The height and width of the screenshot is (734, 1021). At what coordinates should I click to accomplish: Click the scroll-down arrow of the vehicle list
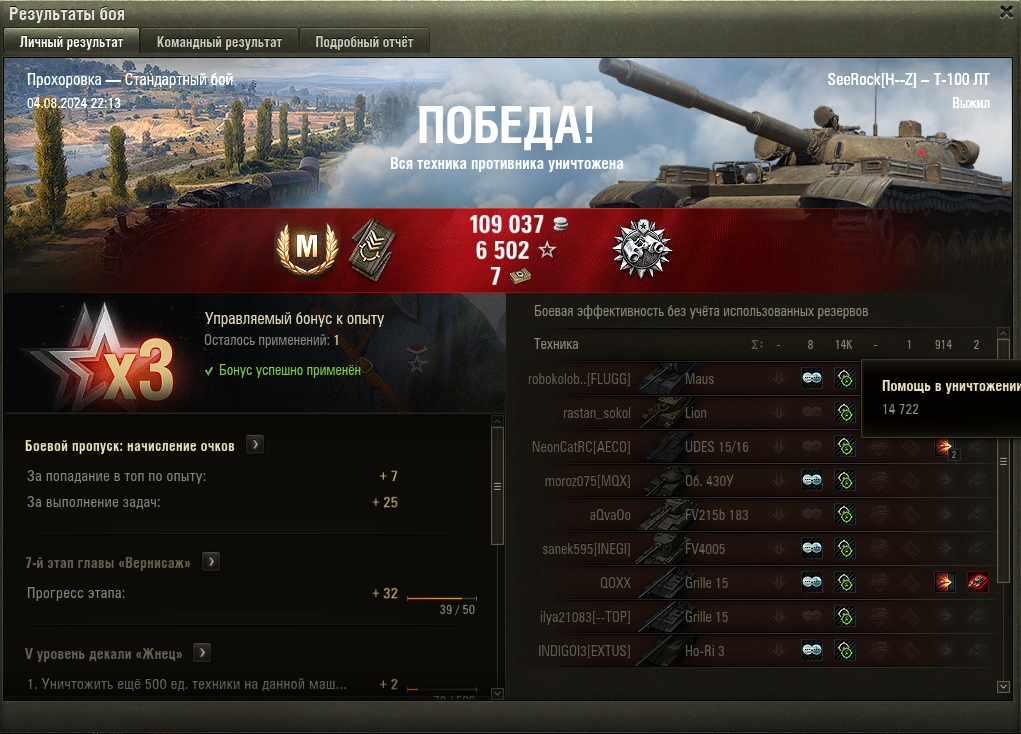point(1004,687)
